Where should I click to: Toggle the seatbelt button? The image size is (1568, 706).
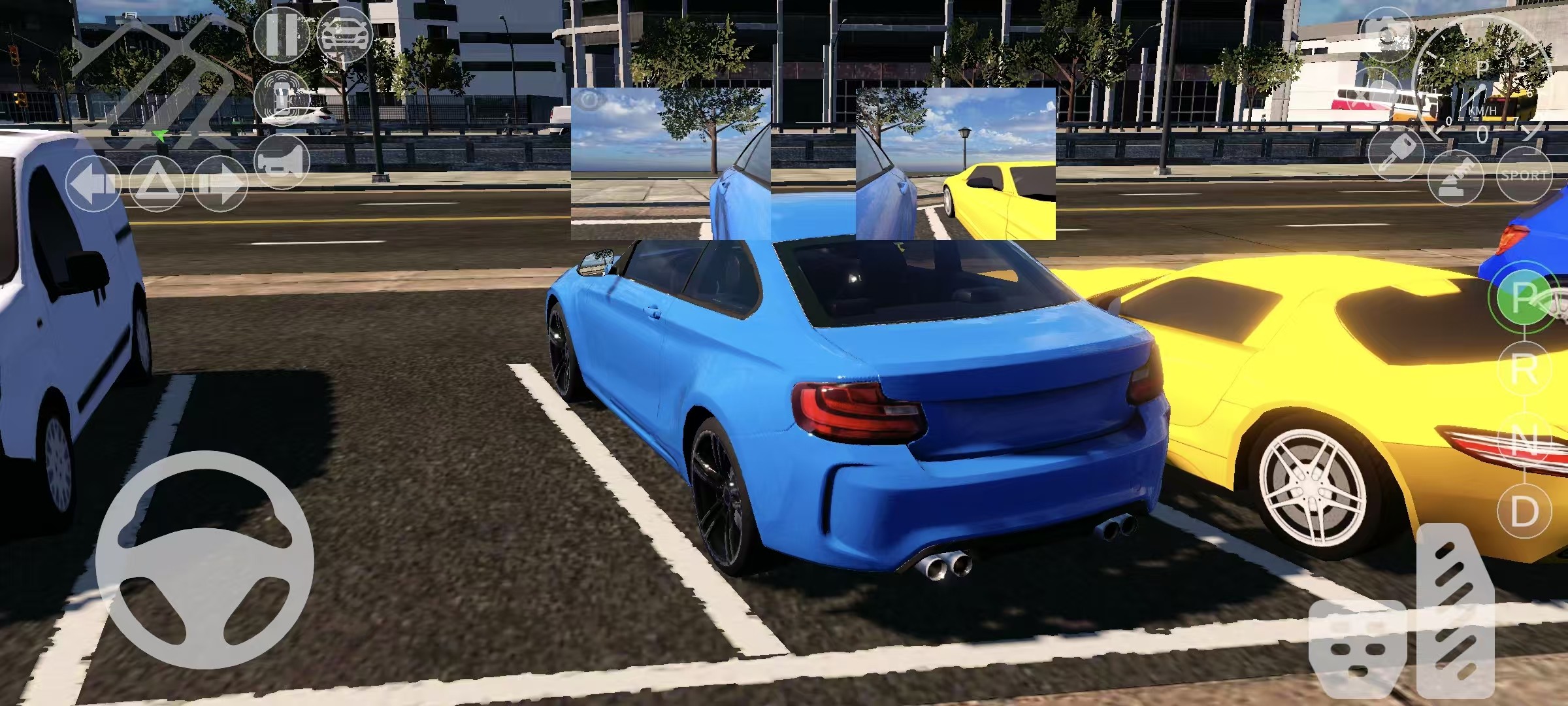point(1456,176)
